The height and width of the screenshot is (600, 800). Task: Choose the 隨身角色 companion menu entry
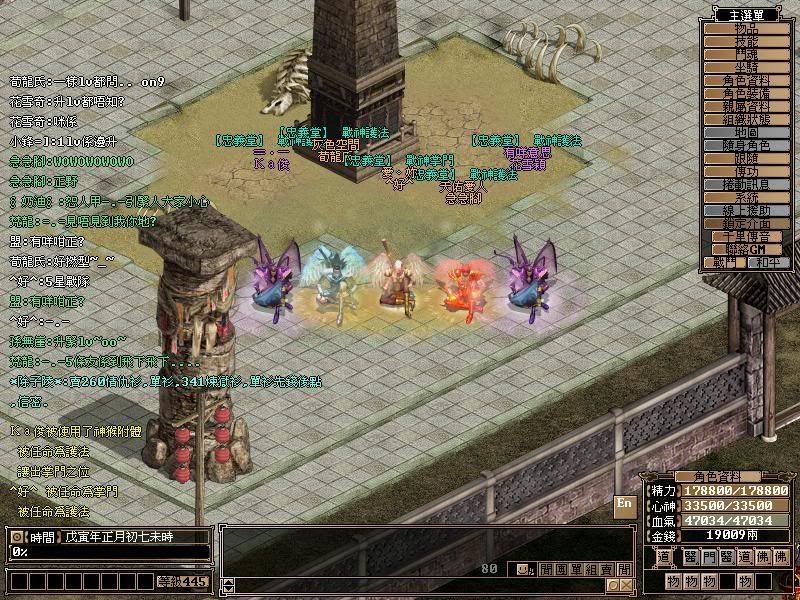click(x=747, y=146)
